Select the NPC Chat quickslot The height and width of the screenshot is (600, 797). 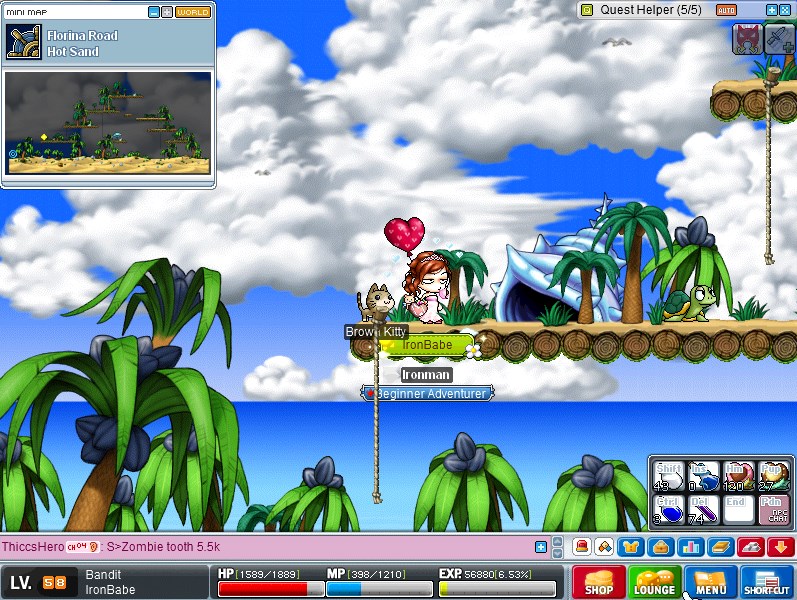pyautogui.click(x=773, y=510)
